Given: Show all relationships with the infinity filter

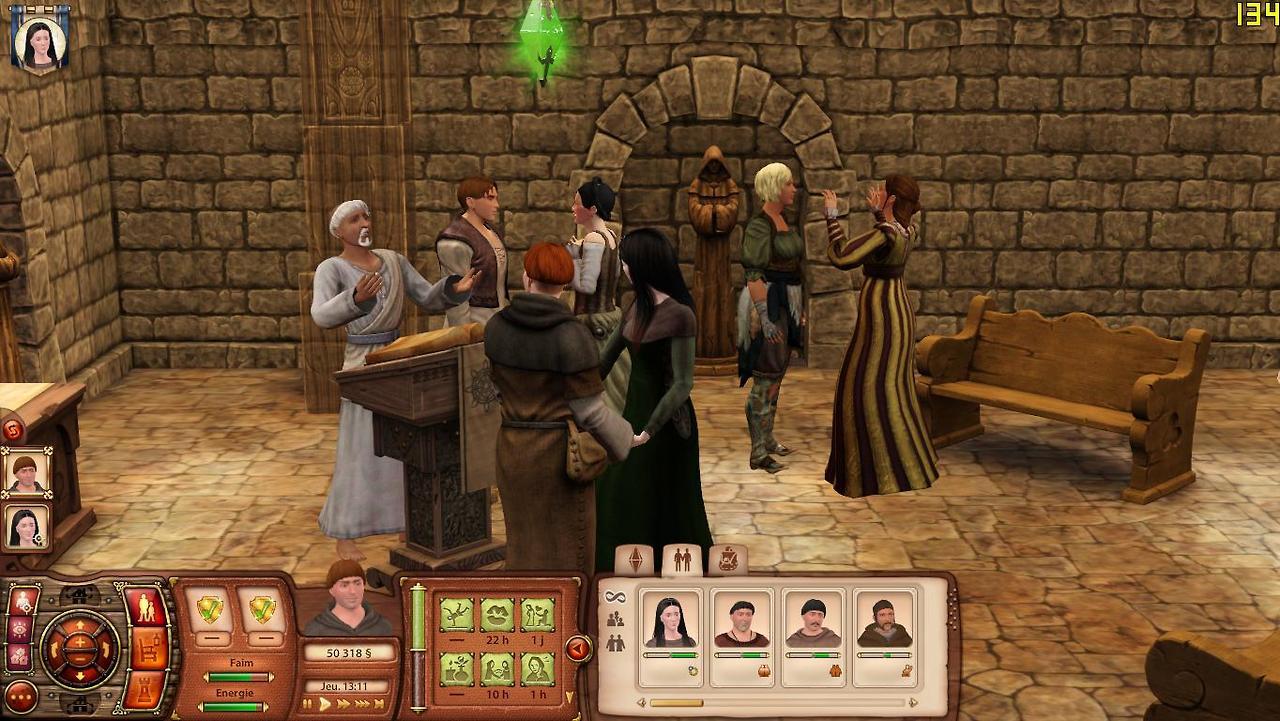Looking at the screenshot, I should 614,597.
